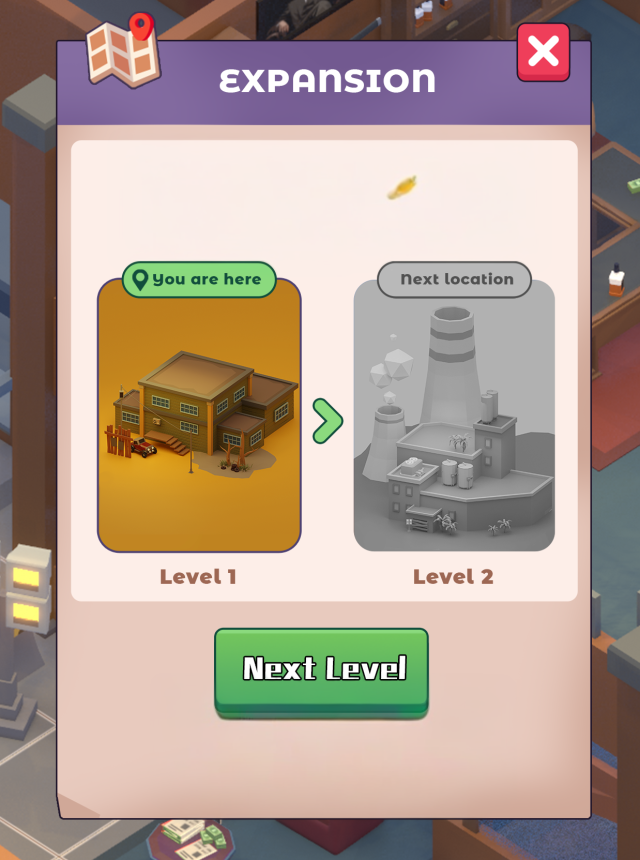Image resolution: width=640 pixels, height=860 pixels.
Task: Click the green arrow between the levels
Action: 327,421
